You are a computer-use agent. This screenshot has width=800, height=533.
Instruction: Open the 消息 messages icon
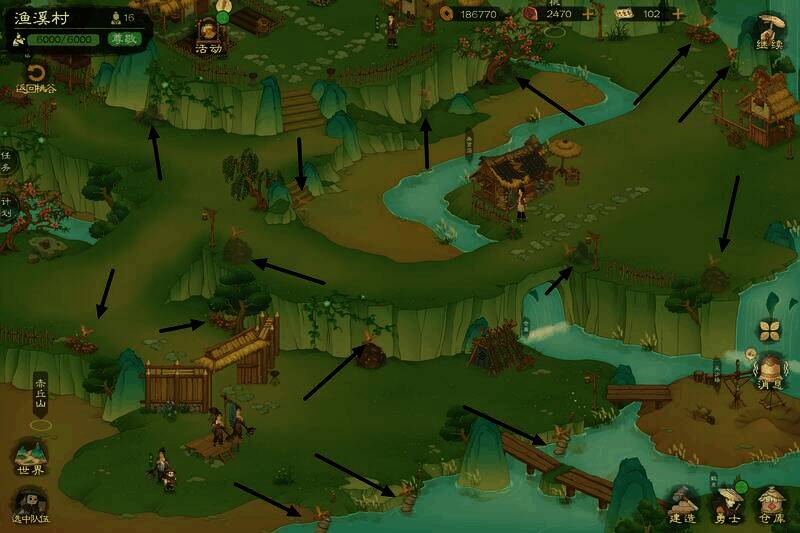[769, 370]
